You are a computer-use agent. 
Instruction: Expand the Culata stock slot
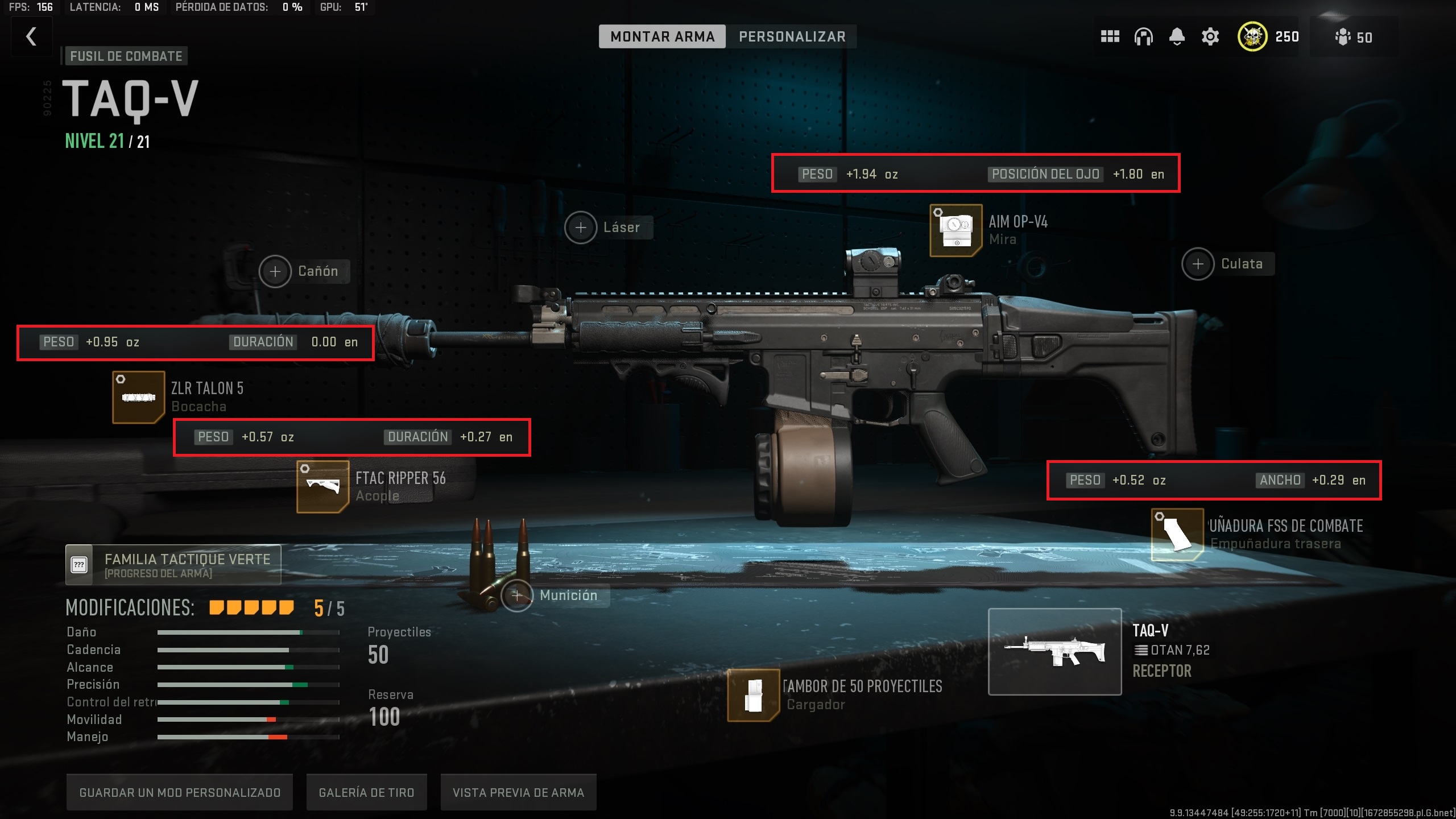[x=1197, y=263]
